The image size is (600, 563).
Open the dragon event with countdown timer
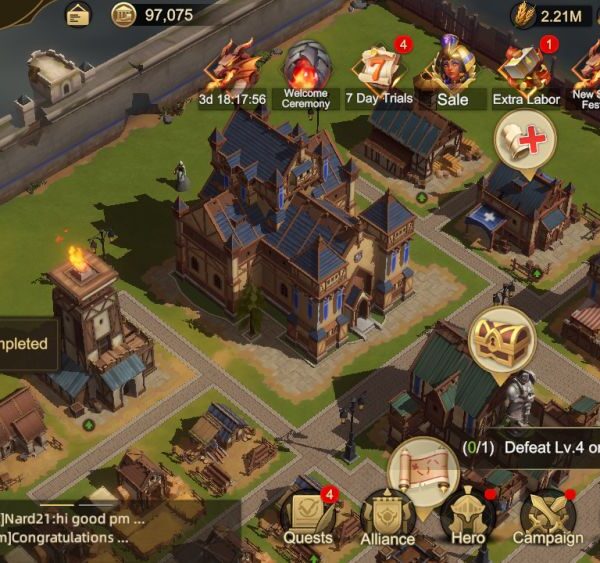(x=232, y=70)
